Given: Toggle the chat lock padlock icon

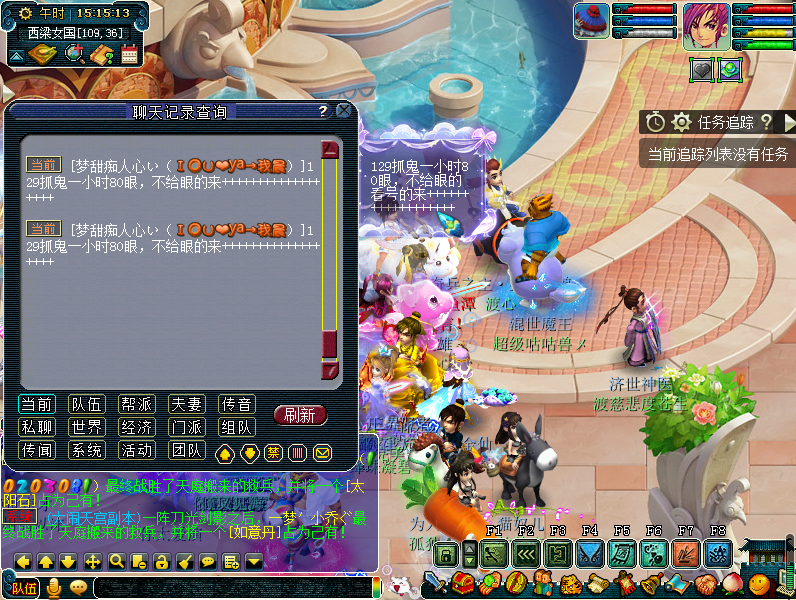Looking at the screenshot, I should [161, 562].
